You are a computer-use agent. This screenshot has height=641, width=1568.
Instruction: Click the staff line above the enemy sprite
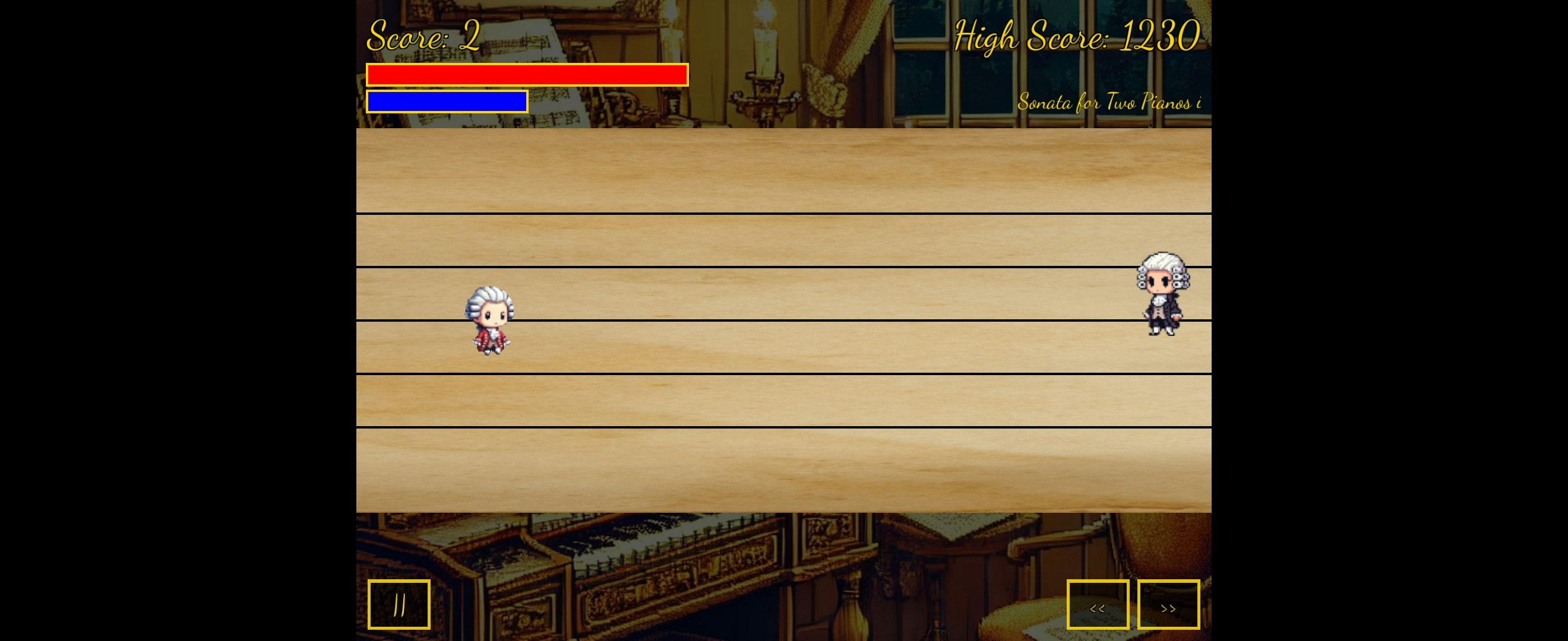1162,268
